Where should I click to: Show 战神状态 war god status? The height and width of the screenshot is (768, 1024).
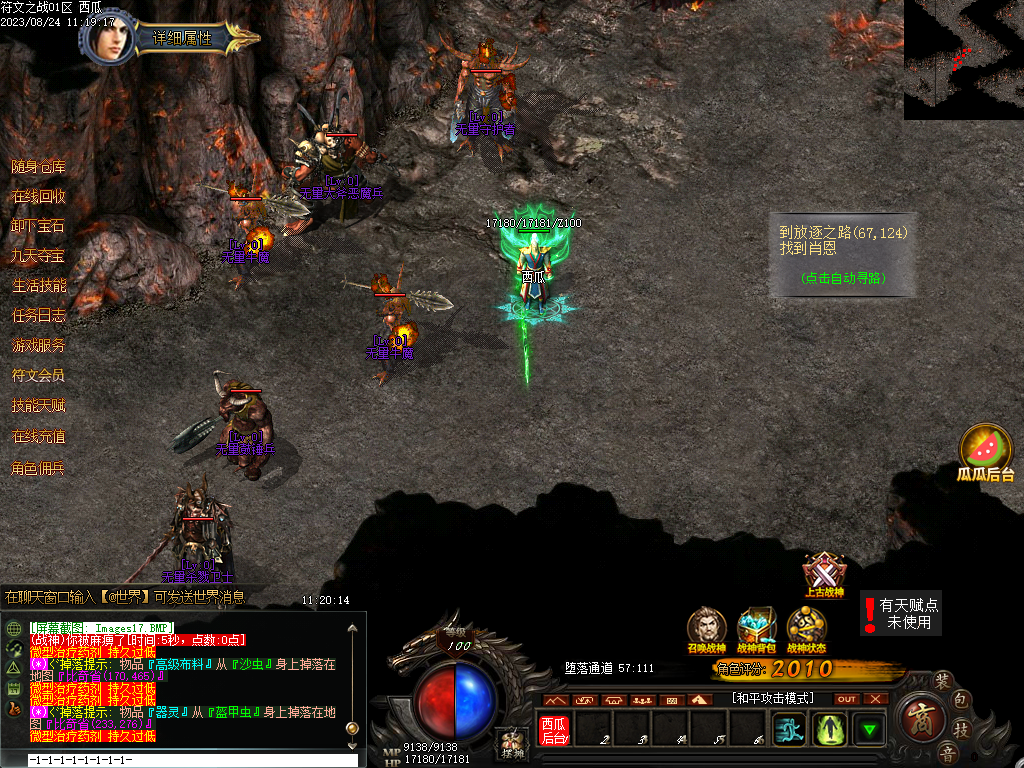tap(806, 628)
